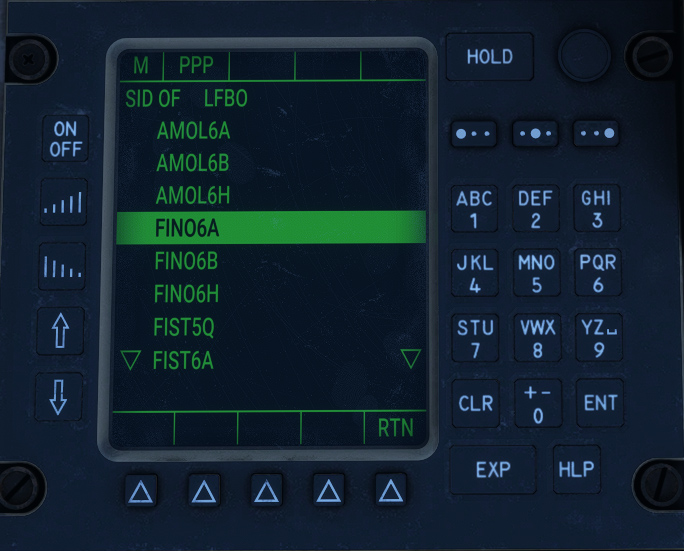This screenshot has height=551, width=684.
Task: Choose AMOL6B from the SID list
Action: click(193, 163)
